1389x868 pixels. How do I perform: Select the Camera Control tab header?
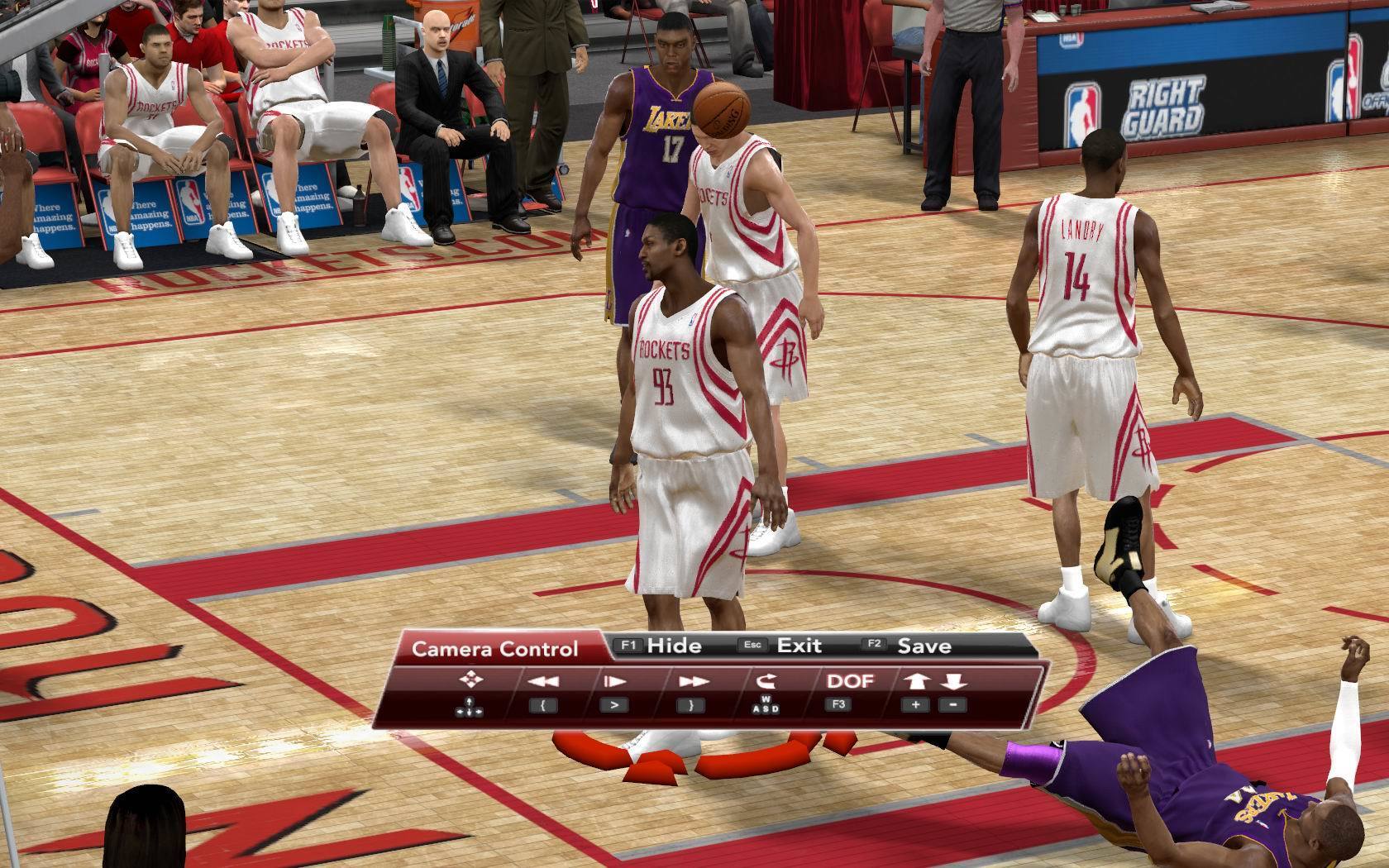(x=494, y=649)
